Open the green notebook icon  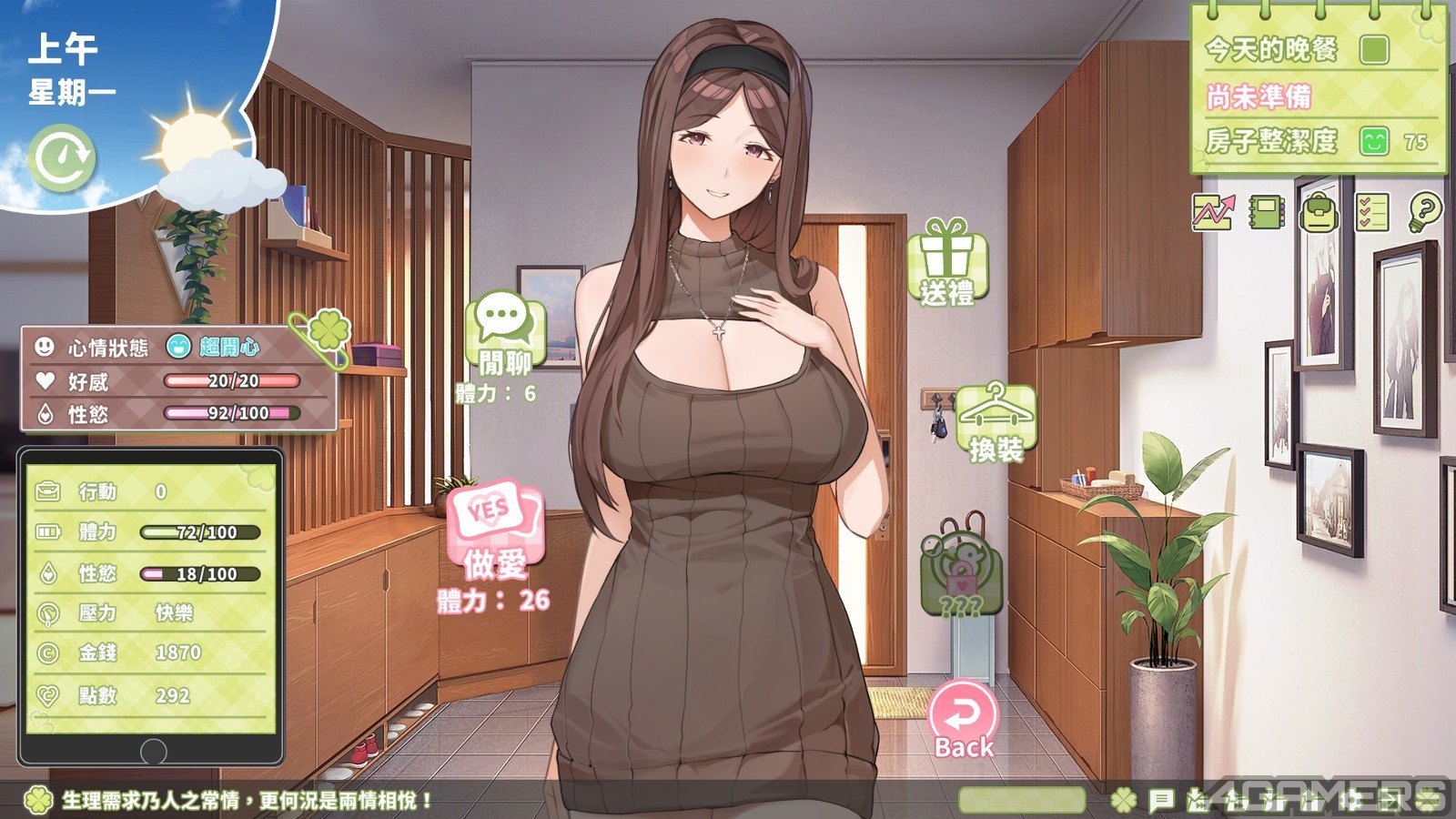point(1266,213)
